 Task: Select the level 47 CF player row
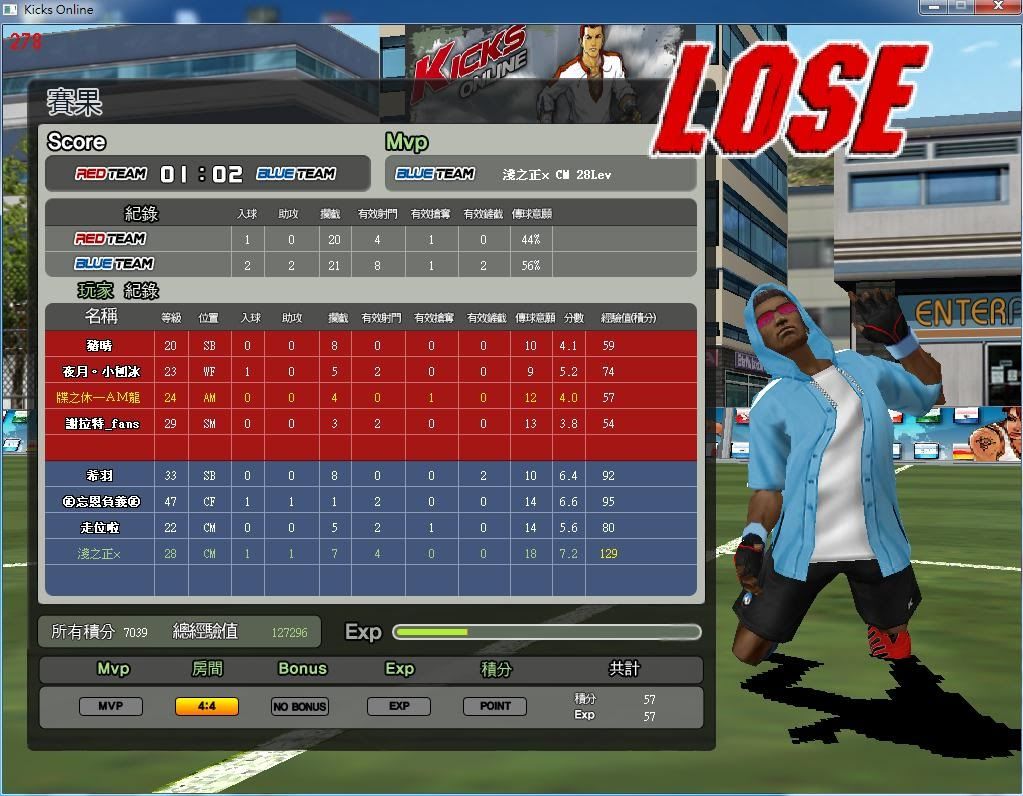pos(100,502)
